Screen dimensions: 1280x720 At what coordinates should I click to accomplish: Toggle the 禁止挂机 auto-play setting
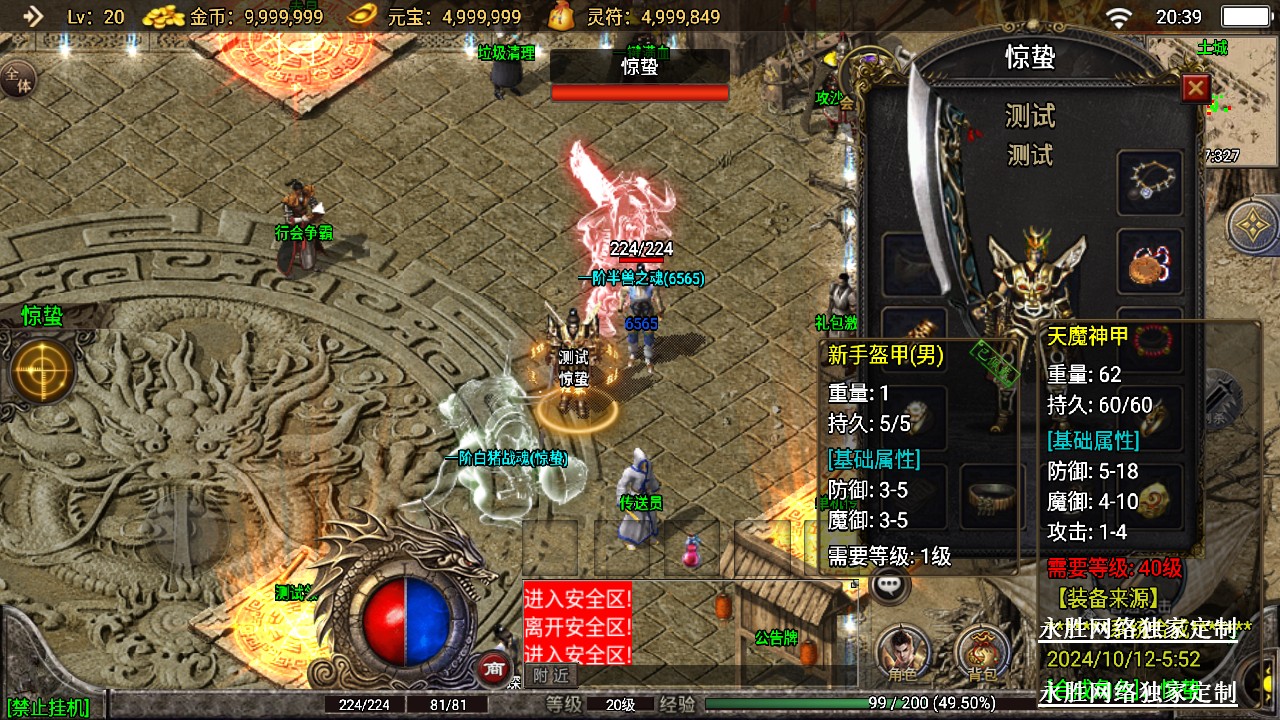(48, 707)
